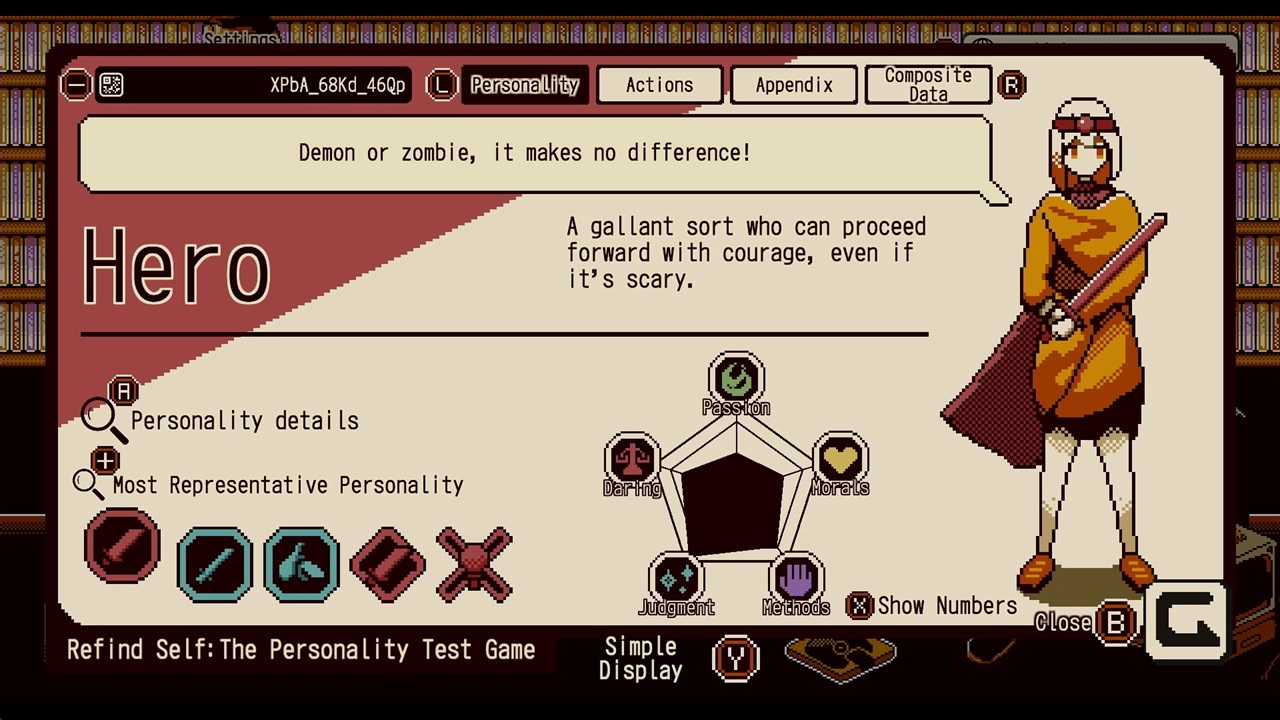Screen dimensions: 1280x720
Task: Open the Judgment sparkles stat icon
Action: (676, 577)
